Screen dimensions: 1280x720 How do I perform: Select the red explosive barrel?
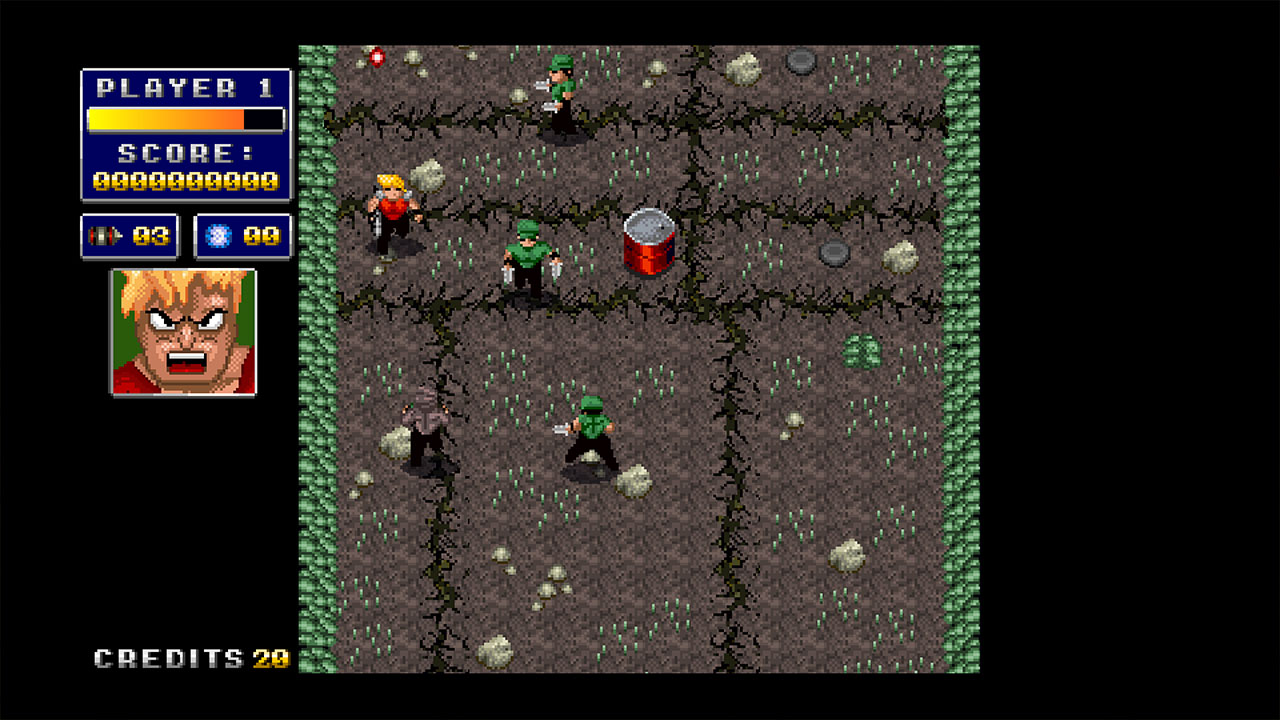pos(650,245)
